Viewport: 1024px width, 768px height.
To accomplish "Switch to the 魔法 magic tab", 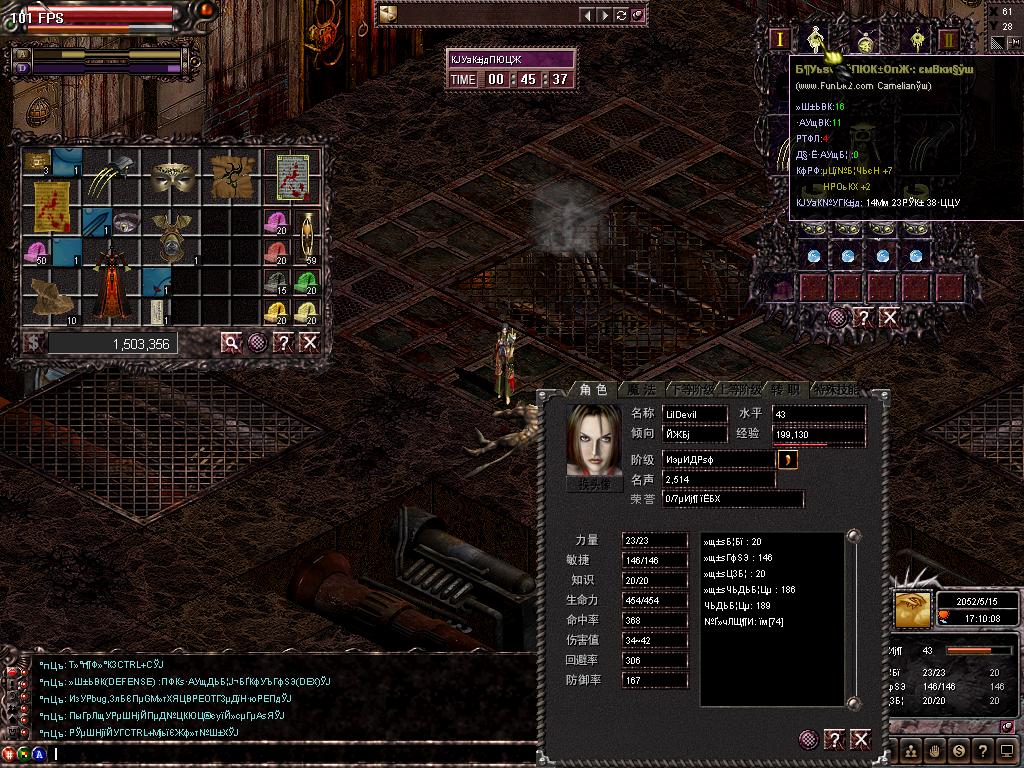I will click(x=640, y=389).
